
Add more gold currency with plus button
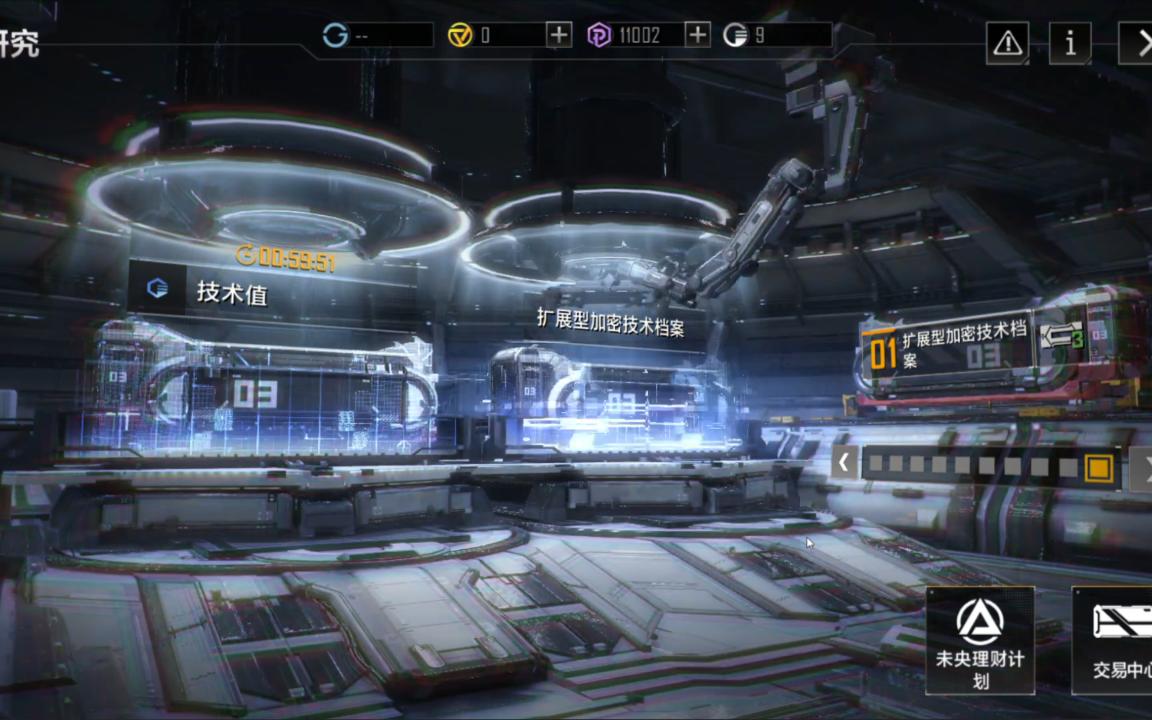tap(559, 35)
